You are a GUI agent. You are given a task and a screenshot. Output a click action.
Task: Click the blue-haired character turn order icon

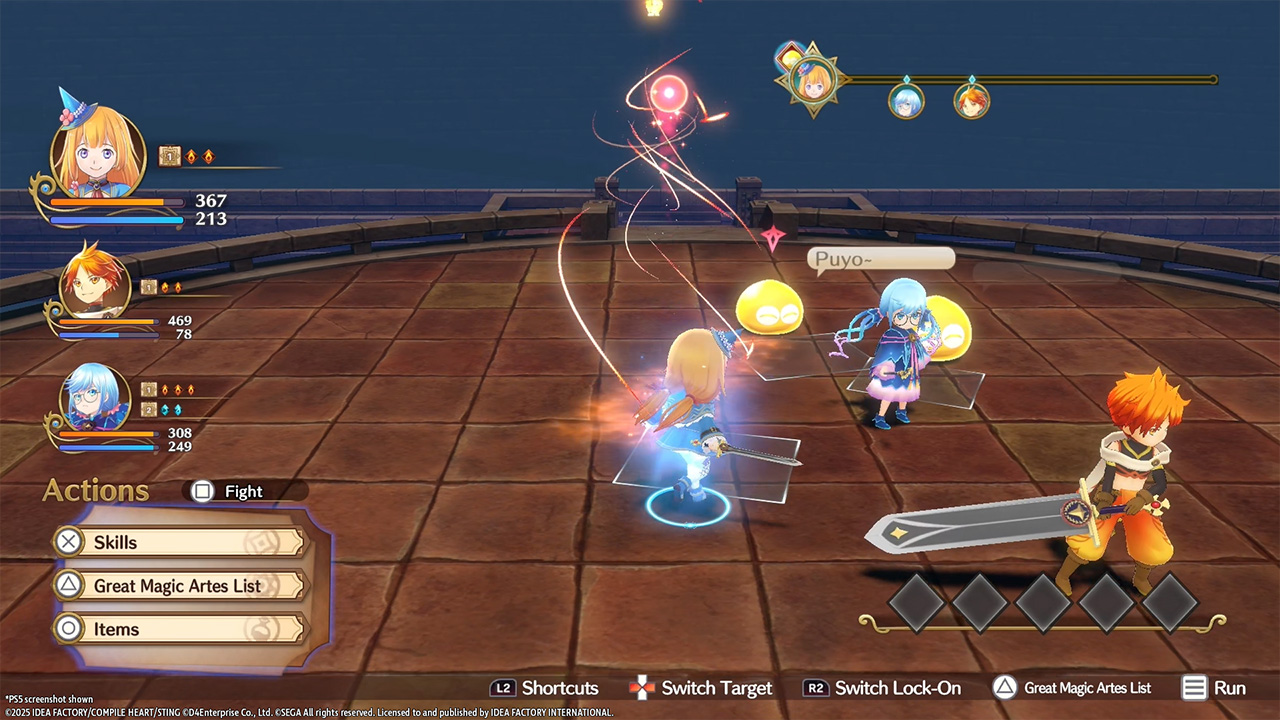click(x=906, y=100)
